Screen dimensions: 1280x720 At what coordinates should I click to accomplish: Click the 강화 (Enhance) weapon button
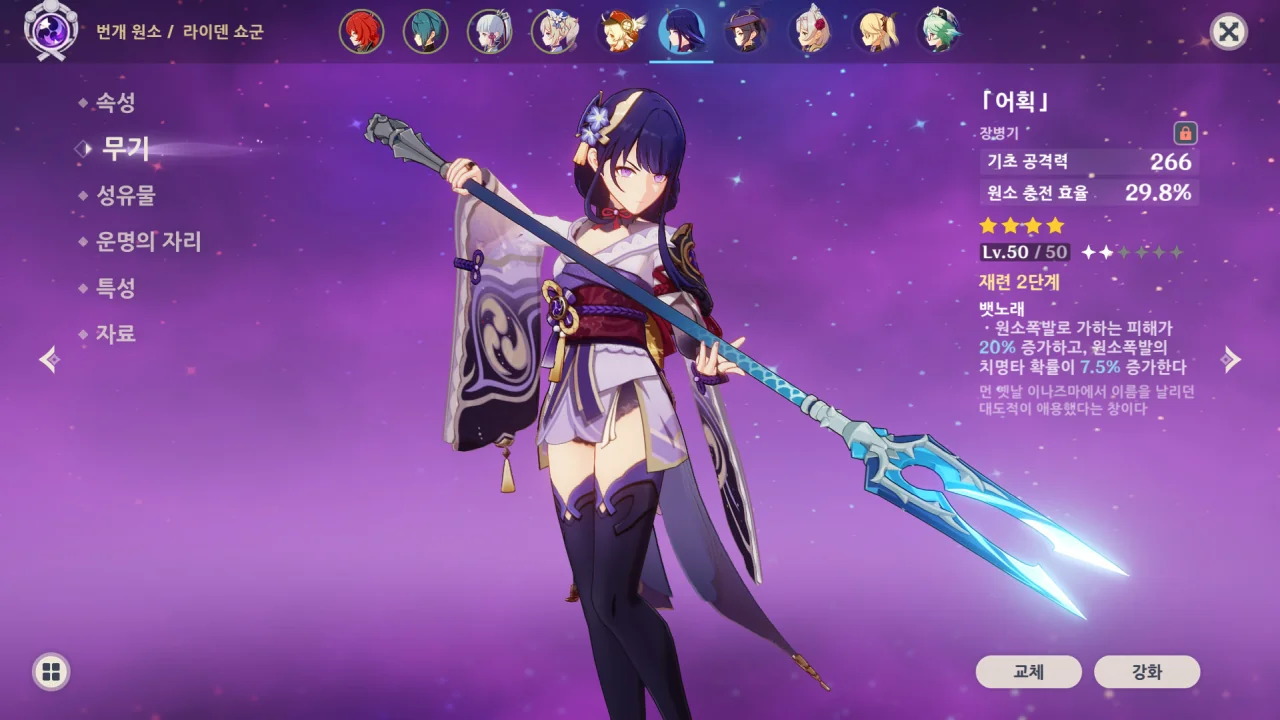[x=1147, y=672]
